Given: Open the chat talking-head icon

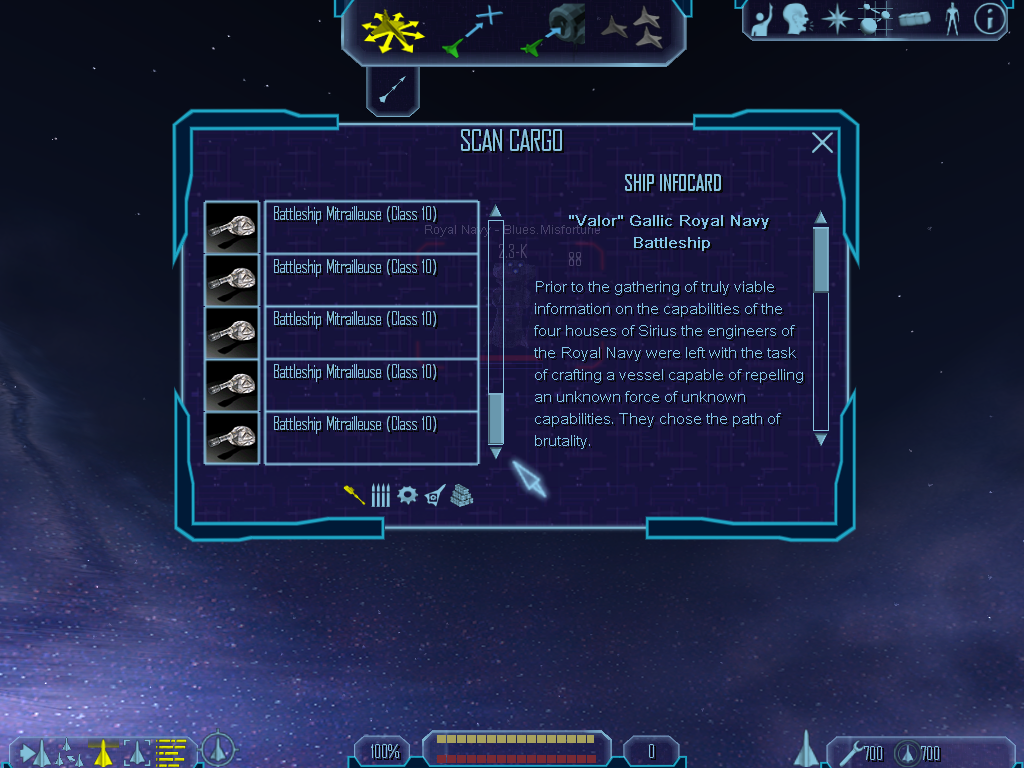Looking at the screenshot, I should tap(796, 18).
